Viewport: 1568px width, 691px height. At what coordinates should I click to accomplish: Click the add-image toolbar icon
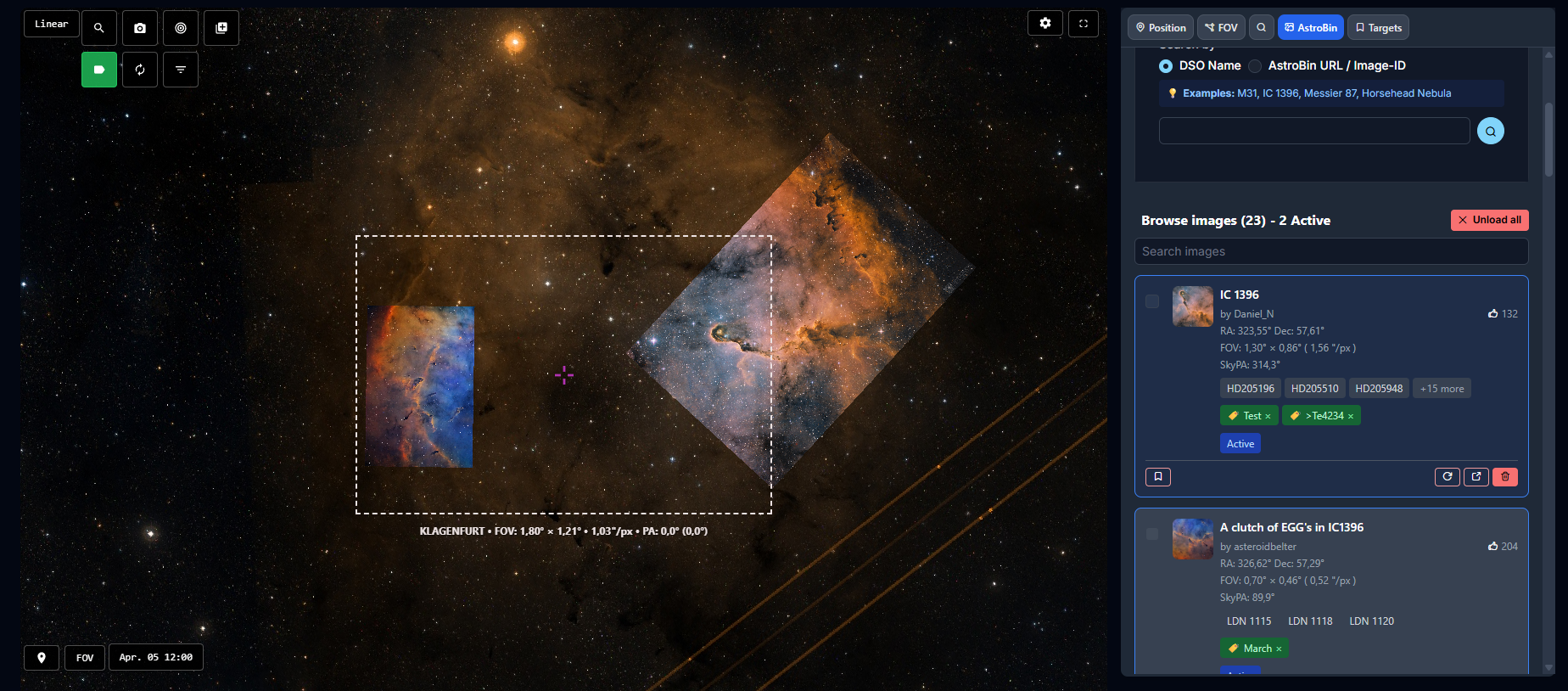221,27
